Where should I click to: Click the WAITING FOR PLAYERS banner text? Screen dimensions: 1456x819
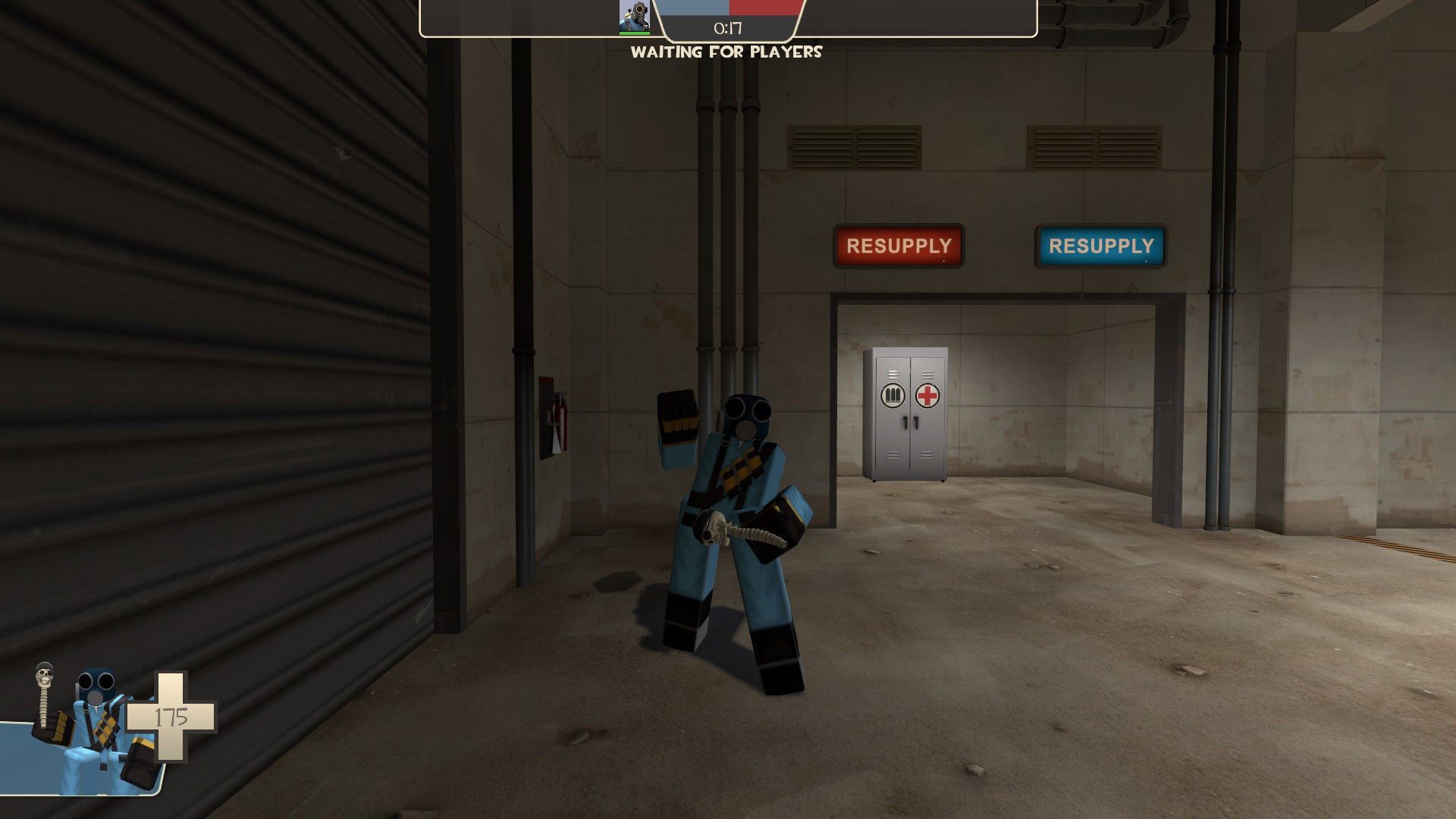pos(727,53)
